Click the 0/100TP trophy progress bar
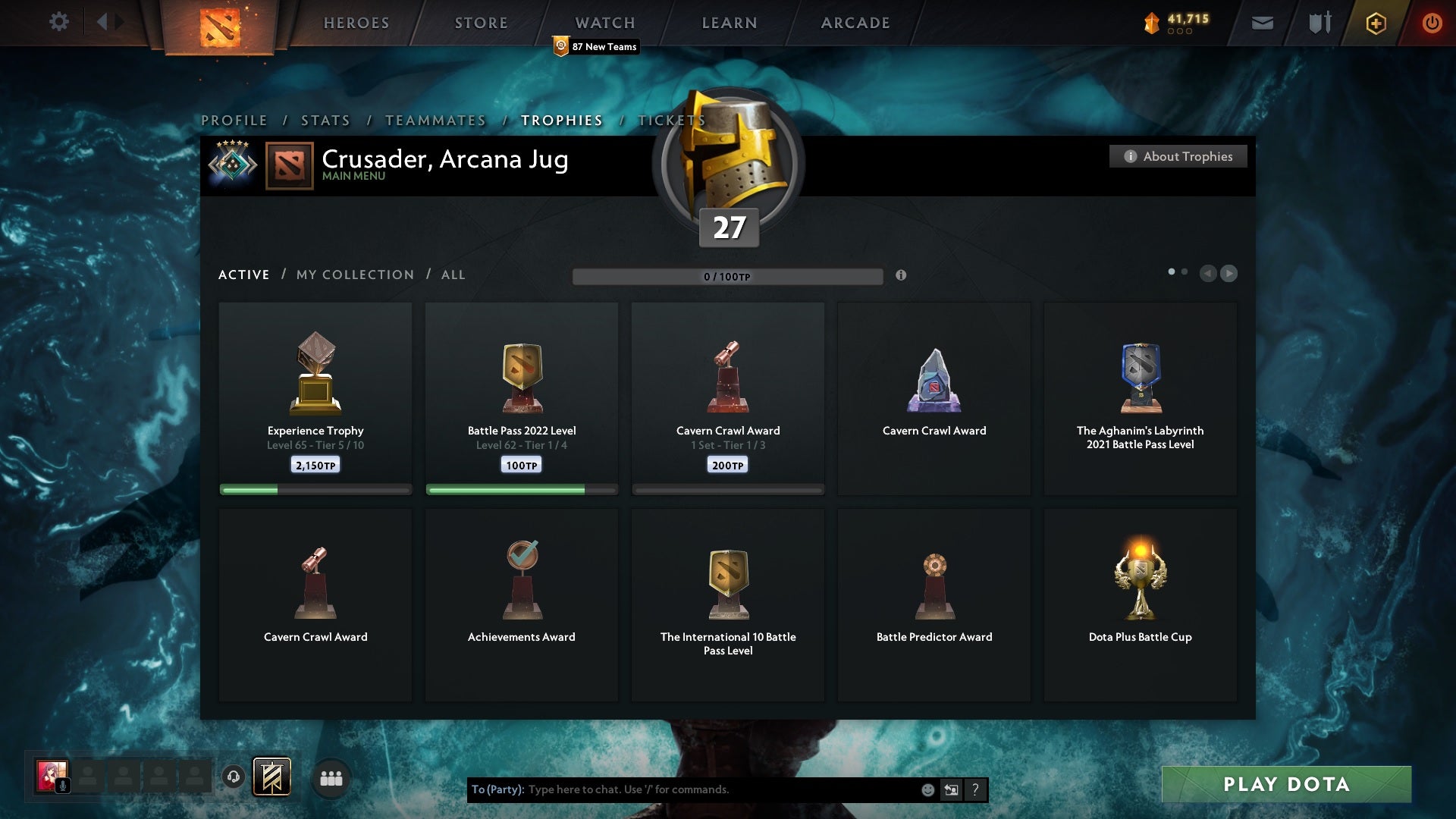Viewport: 1456px width, 819px height. [x=728, y=277]
